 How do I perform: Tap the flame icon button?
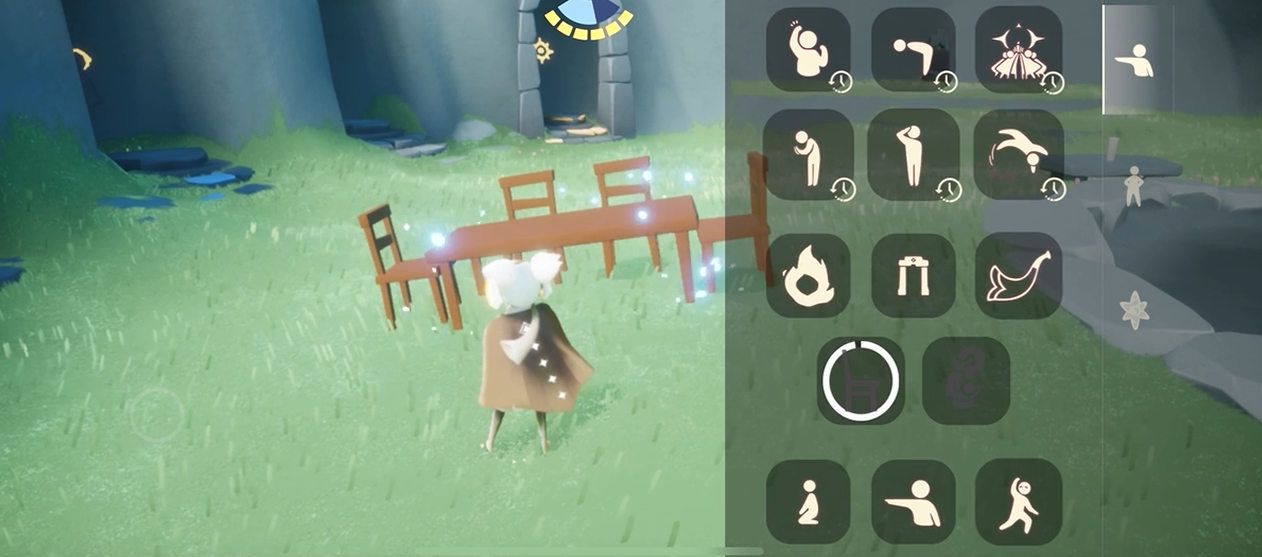[x=808, y=276]
